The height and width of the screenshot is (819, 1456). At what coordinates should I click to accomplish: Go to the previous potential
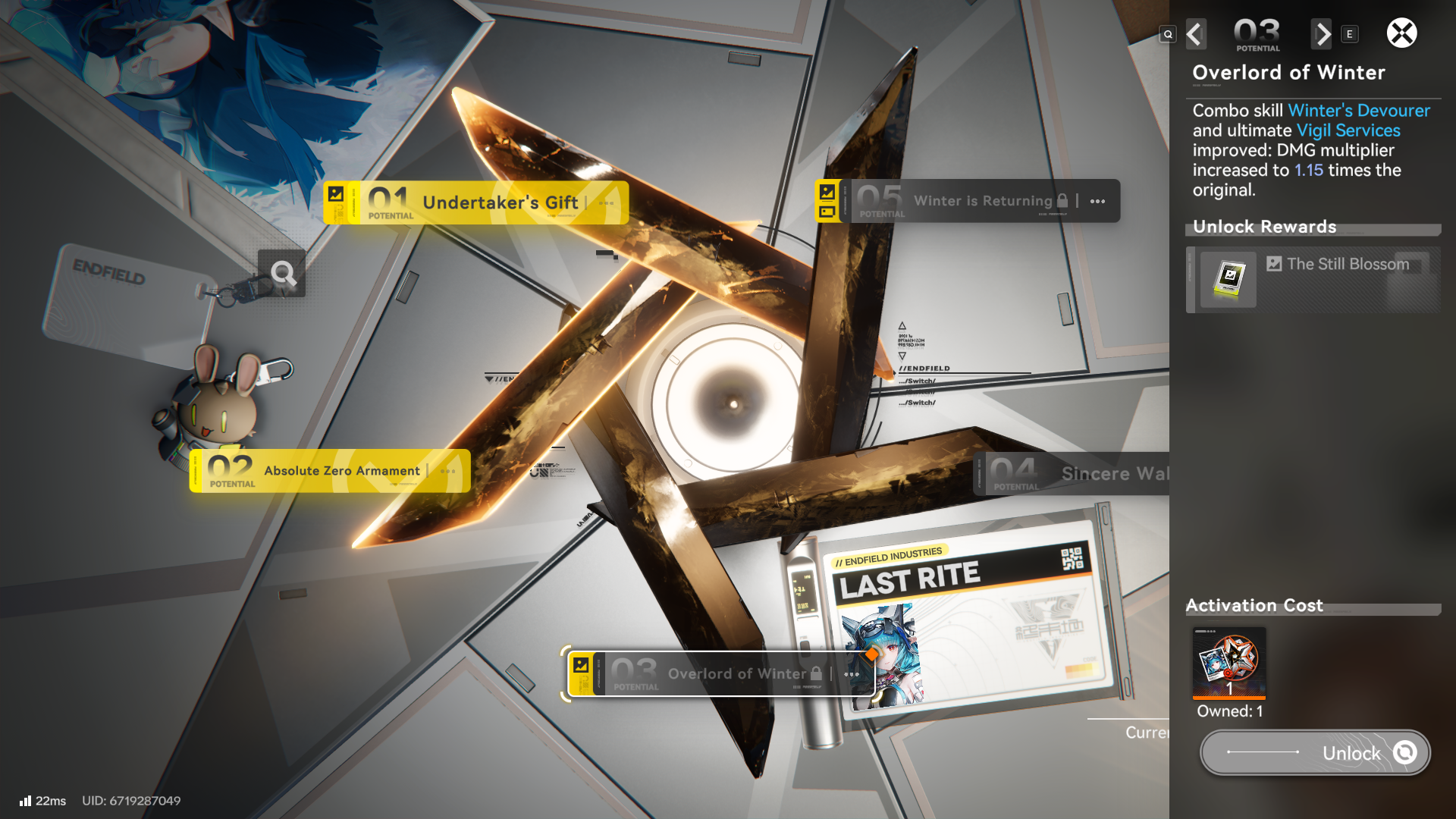pyautogui.click(x=1195, y=34)
